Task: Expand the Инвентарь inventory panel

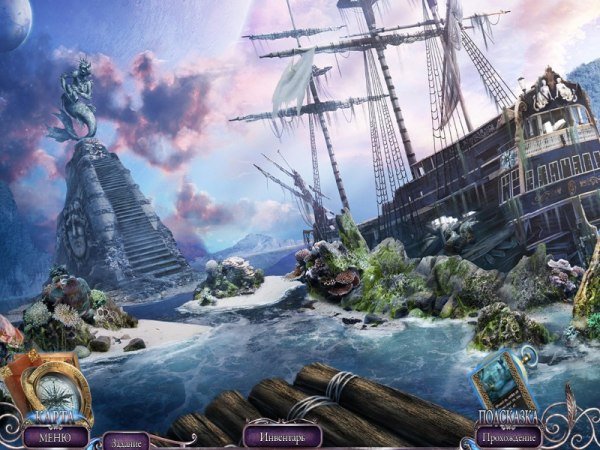Action: (x=281, y=436)
